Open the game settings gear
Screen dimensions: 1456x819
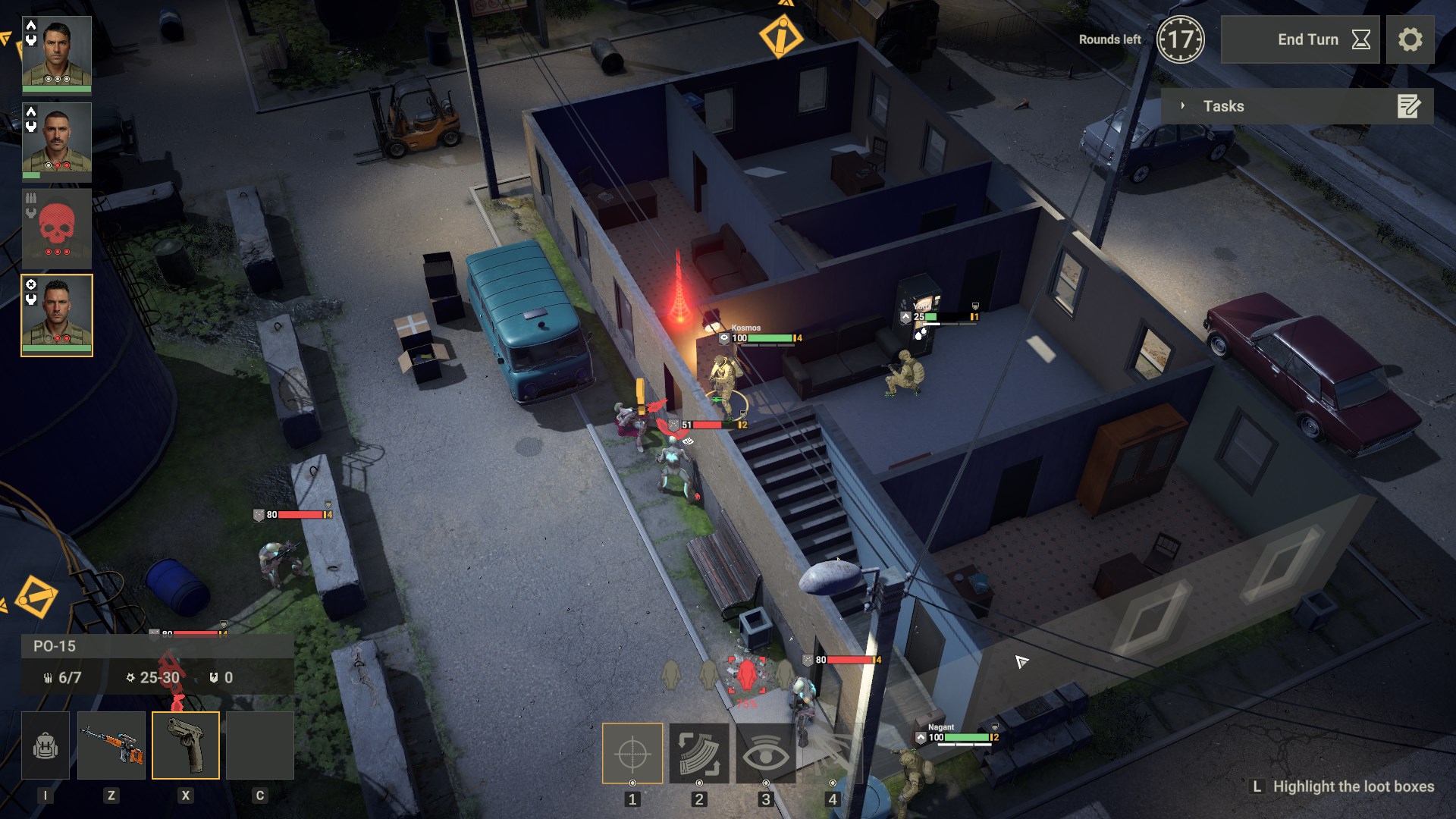click(x=1410, y=39)
